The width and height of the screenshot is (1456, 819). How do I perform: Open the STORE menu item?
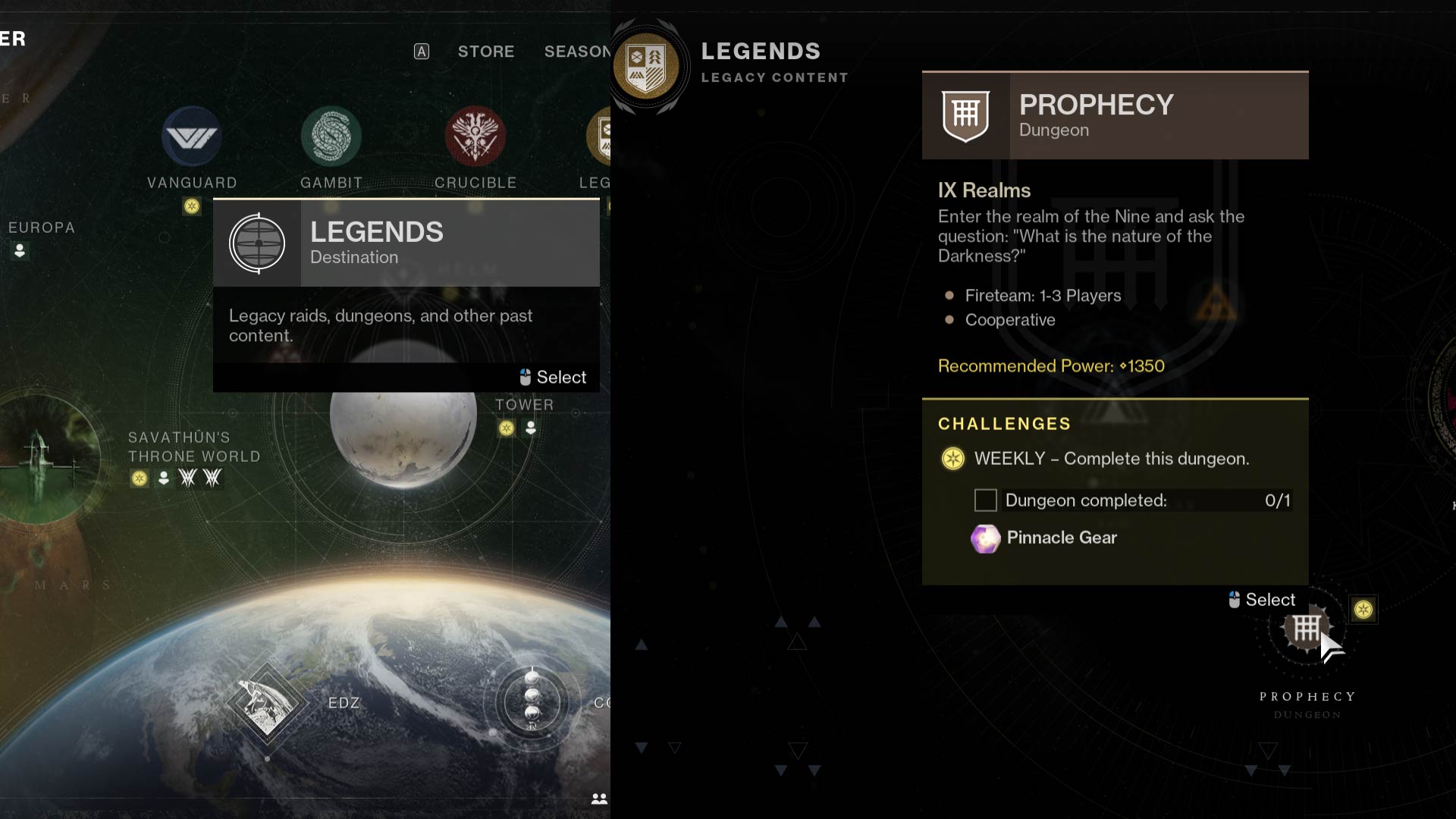pyautogui.click(x=485, y=52)
